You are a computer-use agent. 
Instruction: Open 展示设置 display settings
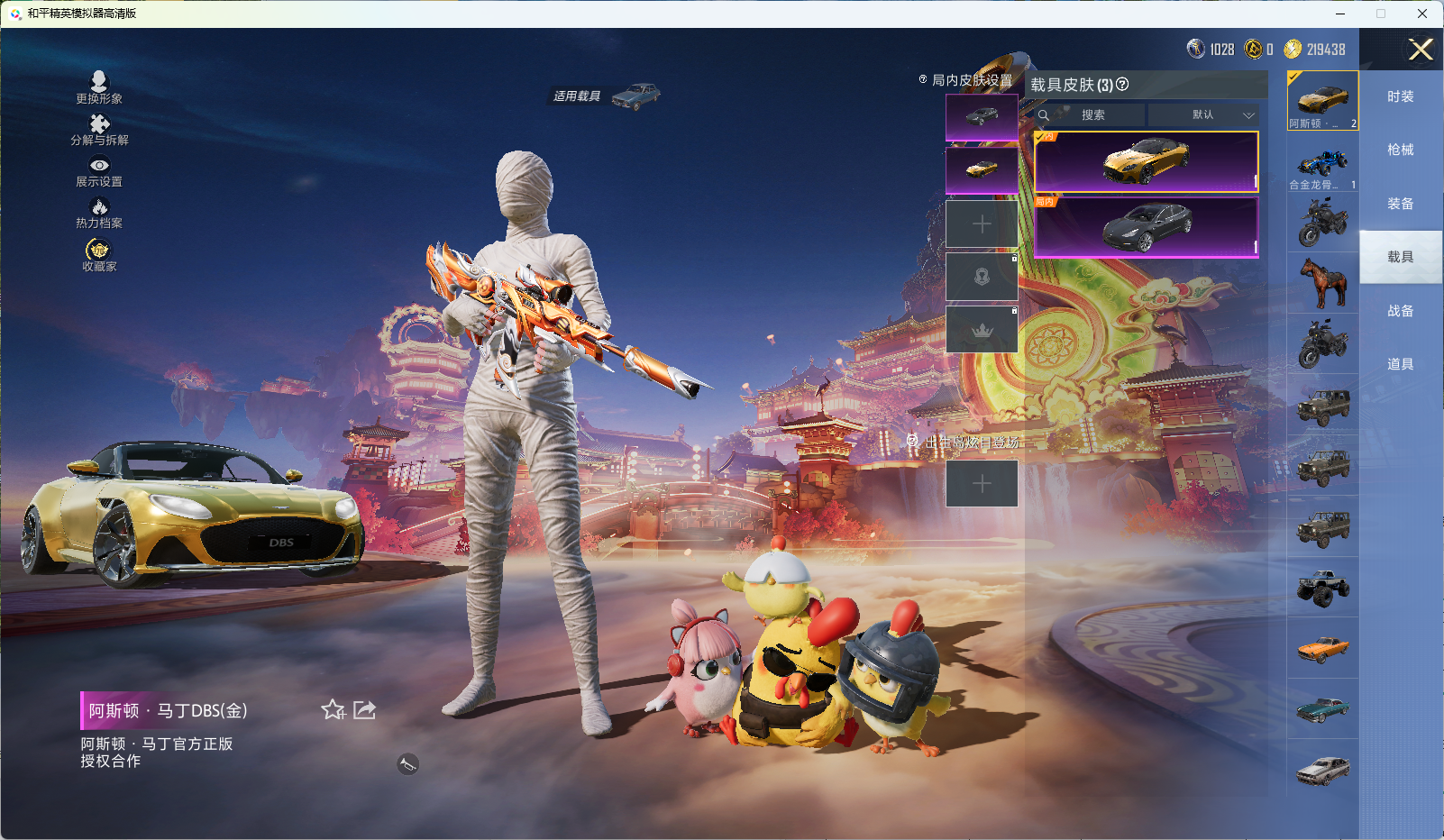(x=99, y=171)
